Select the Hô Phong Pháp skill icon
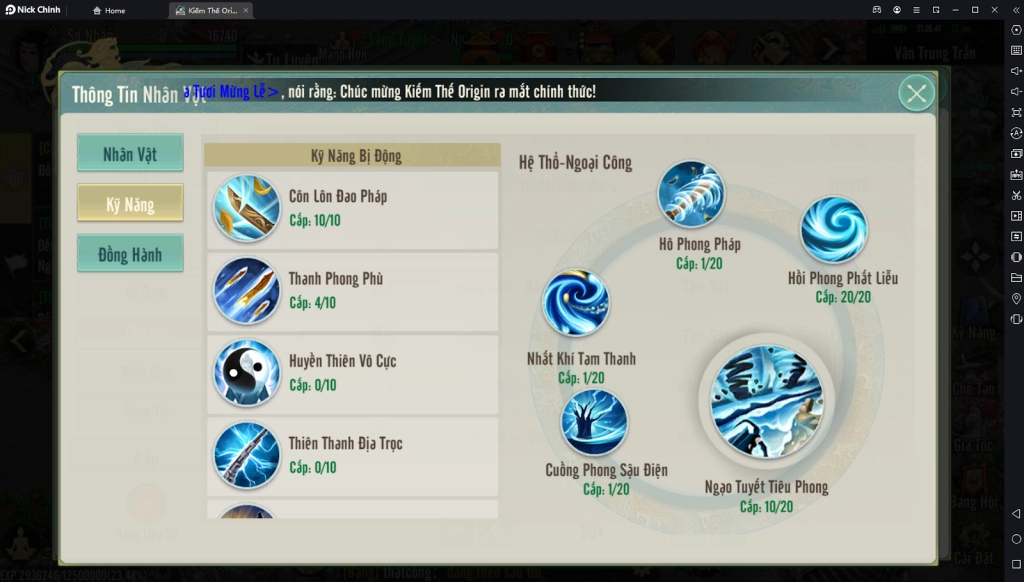 click(x=691, y=194)
